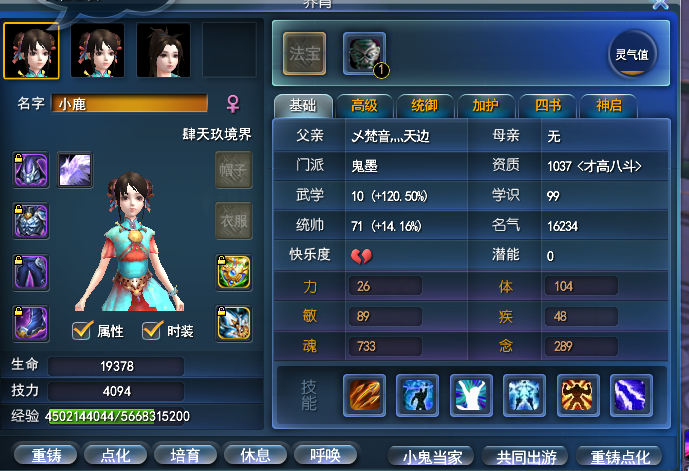The width and height of the screenshot is (689, 471).
Task: Select the 培育 button
Action: tap(186, 455)
